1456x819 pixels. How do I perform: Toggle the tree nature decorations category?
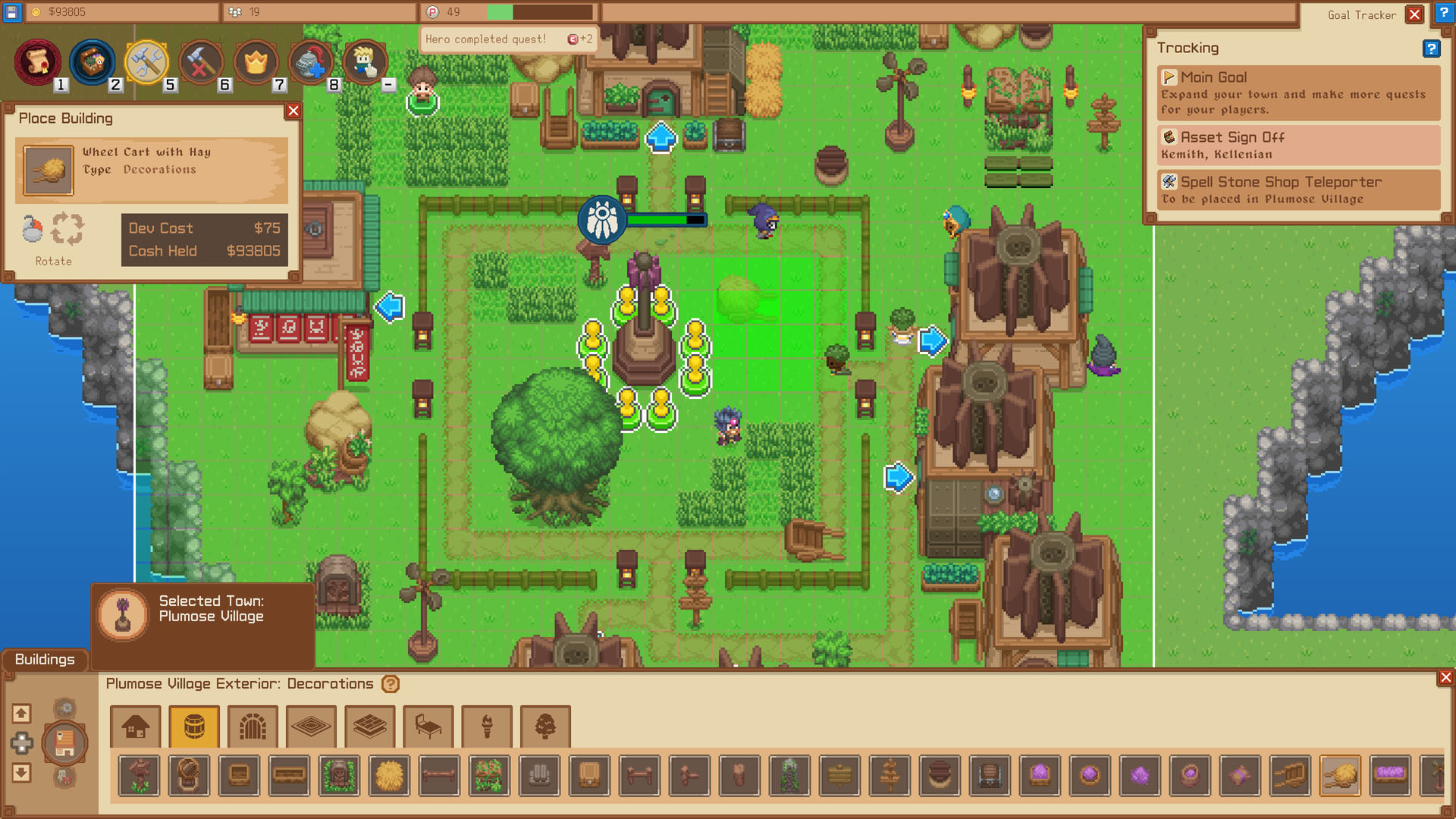pyautogui.click(x=544, y=726)
